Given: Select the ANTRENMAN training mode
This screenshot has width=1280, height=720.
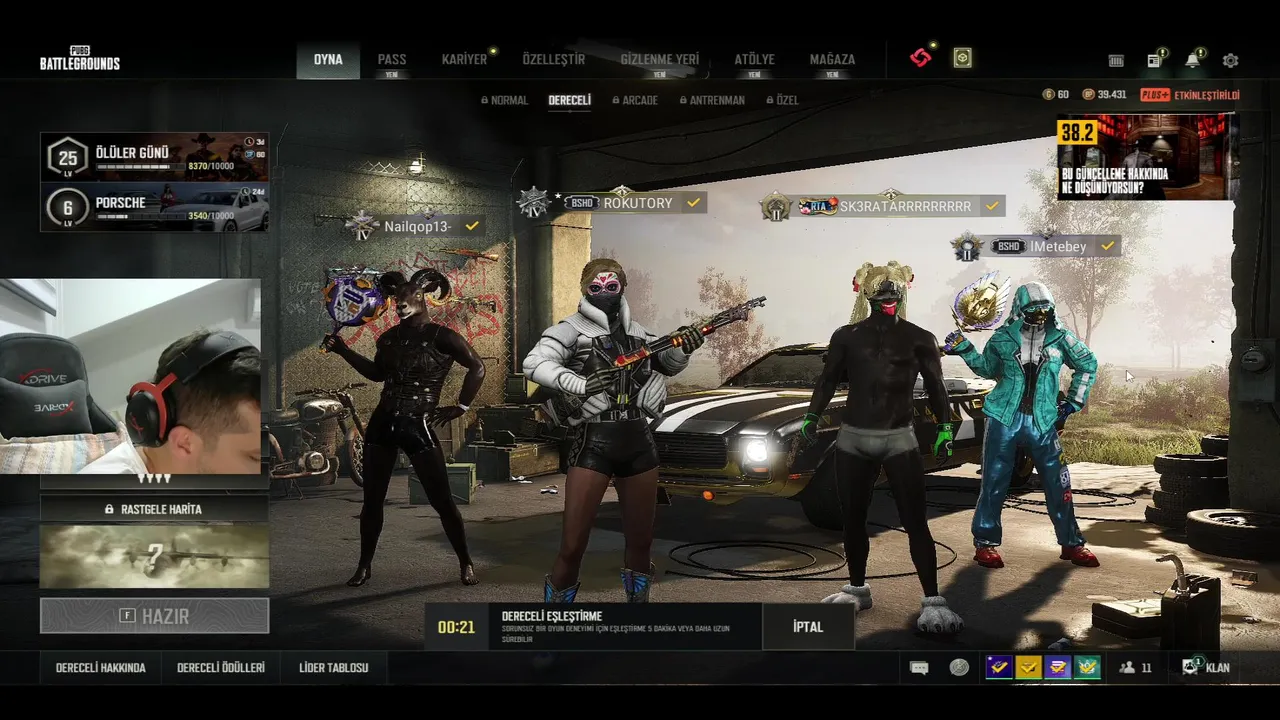Looking at the screenshot, I should click(711, 101).
